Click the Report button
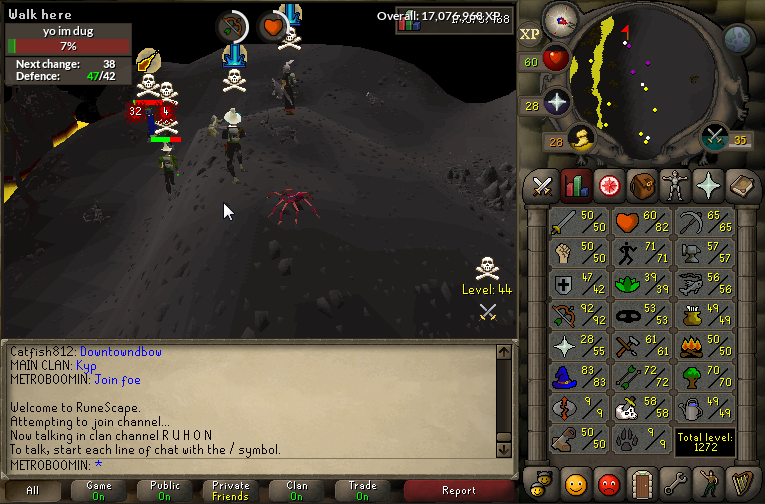This screenshot has width=765, height=504. click(x=459, y=490)
